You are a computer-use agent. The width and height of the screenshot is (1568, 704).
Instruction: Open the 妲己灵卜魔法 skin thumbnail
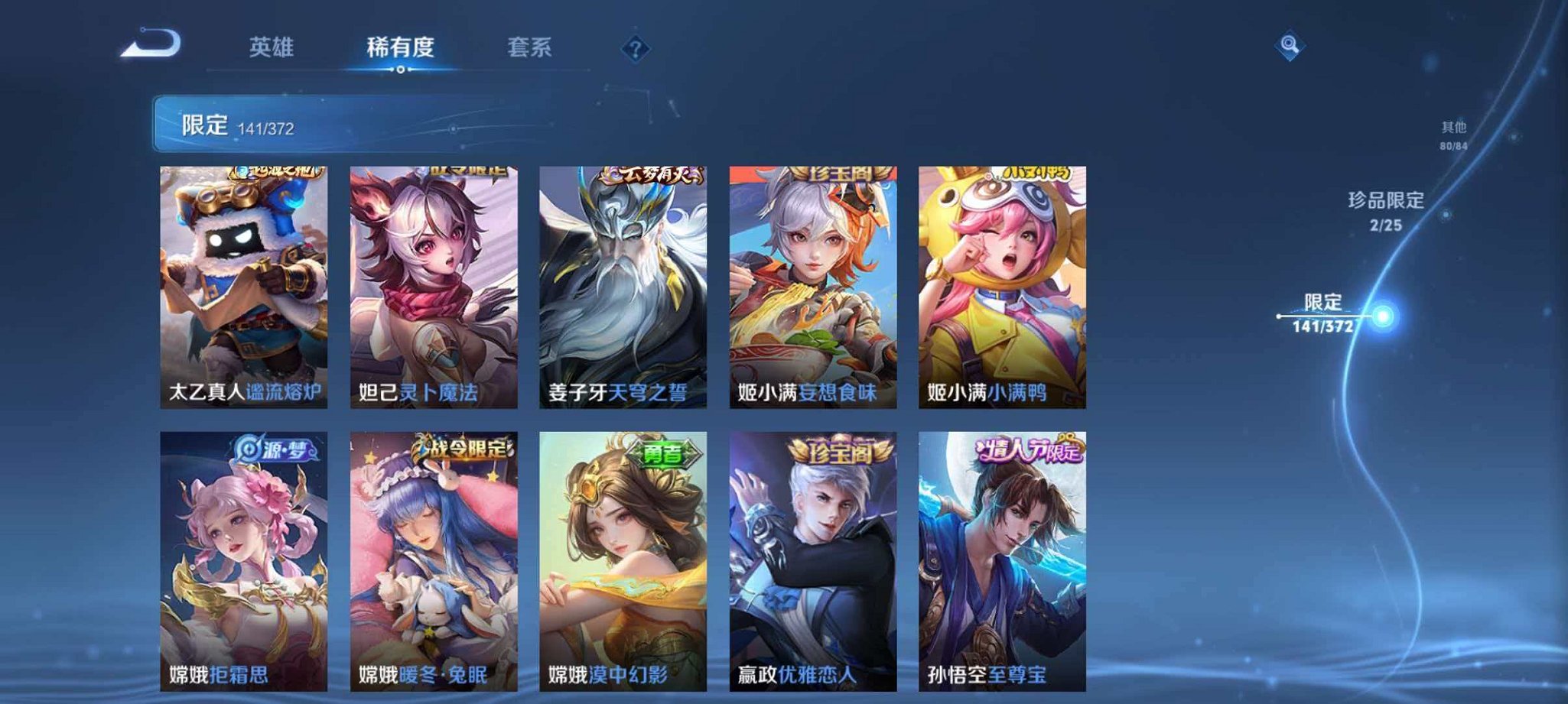tap(433, 287)
